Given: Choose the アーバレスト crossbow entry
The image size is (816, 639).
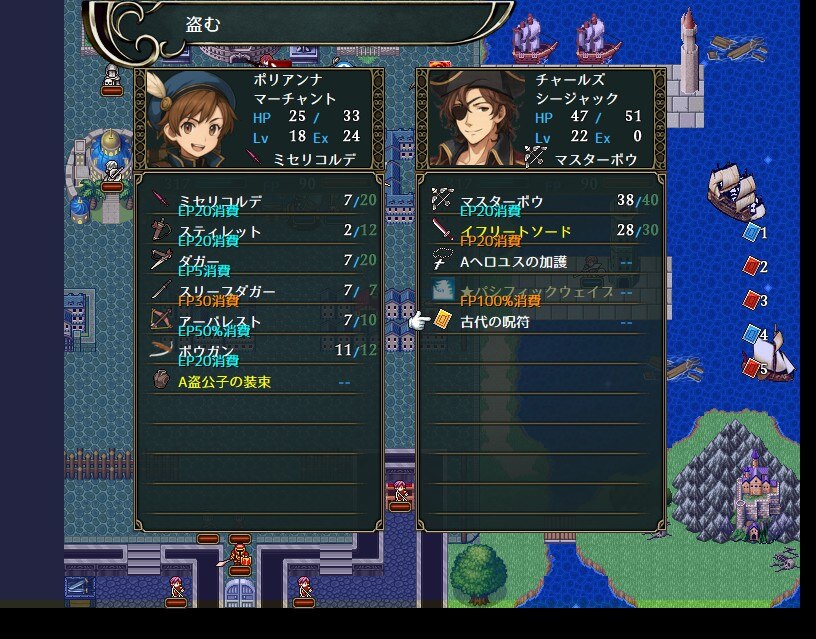Looking at the screenshot, I should [x=258, y=322].
